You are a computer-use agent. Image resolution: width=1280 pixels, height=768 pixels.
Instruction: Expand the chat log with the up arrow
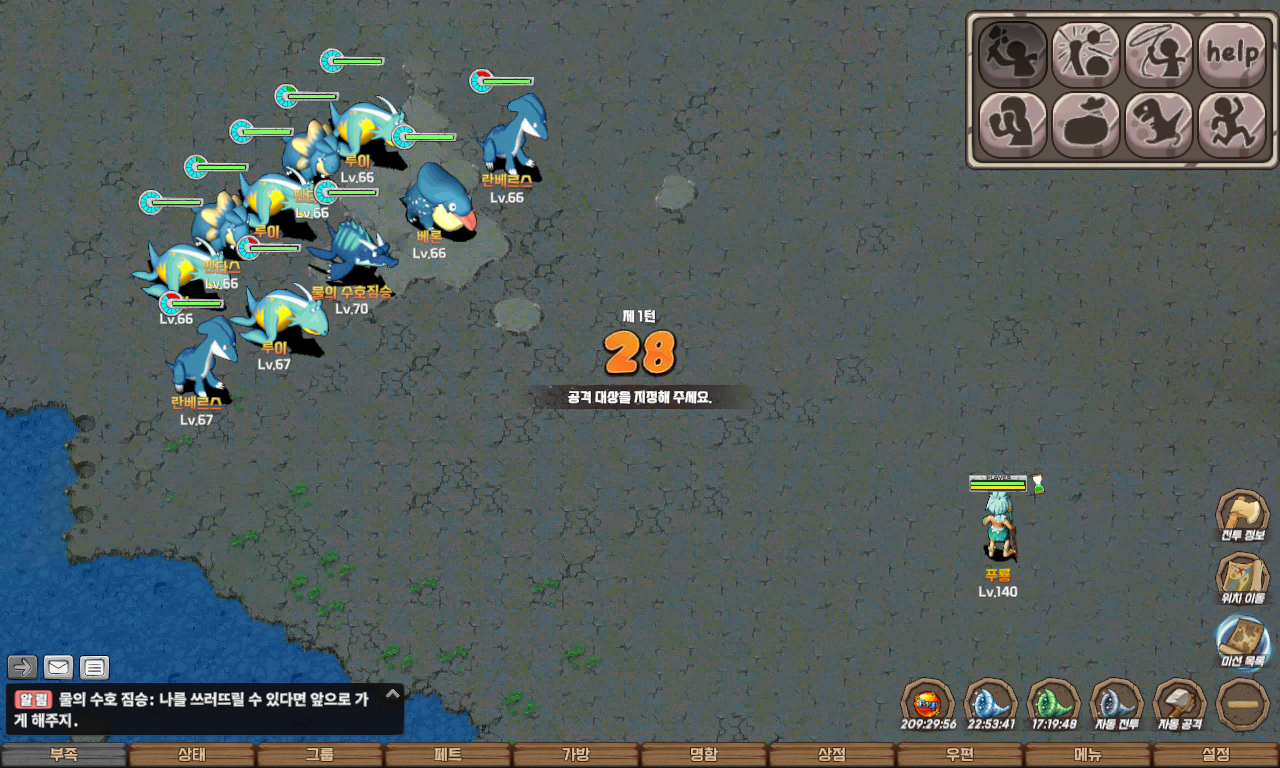coord(392,693)
